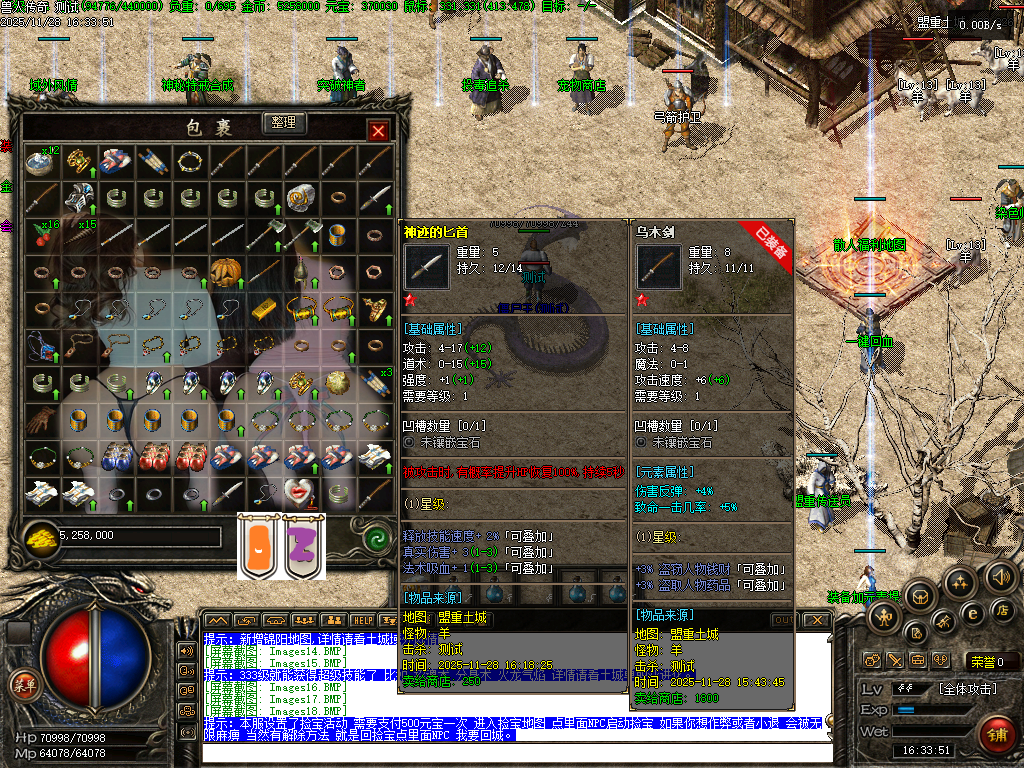The height and width of the screenshot is (768, 1024).
Task: Toggle the sound speaker round button
Action: tap(999, 577)
